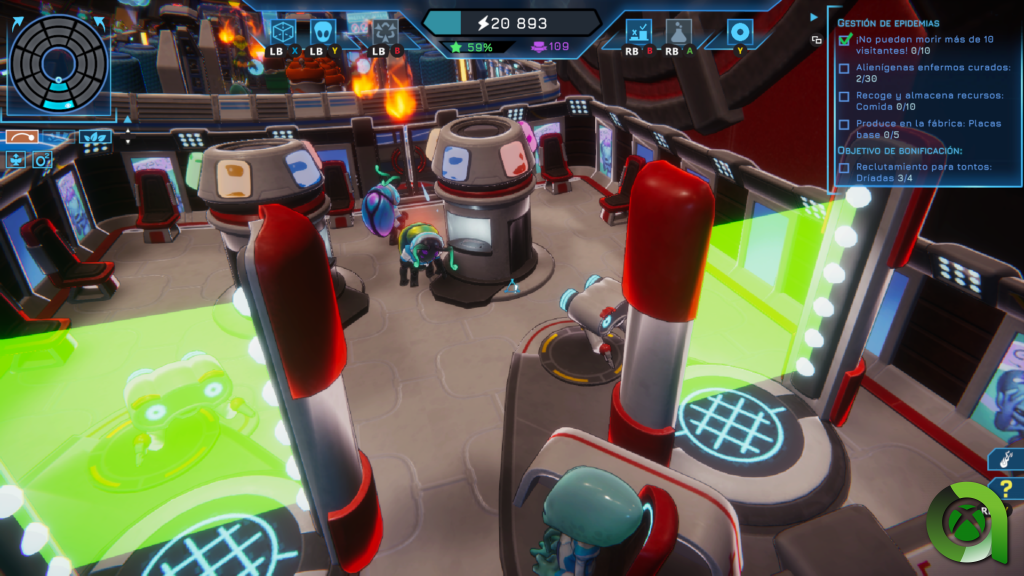Toggle the 'Produce en la fábrica' checkbox
1024x576 pixels.
tap(845, 124)
